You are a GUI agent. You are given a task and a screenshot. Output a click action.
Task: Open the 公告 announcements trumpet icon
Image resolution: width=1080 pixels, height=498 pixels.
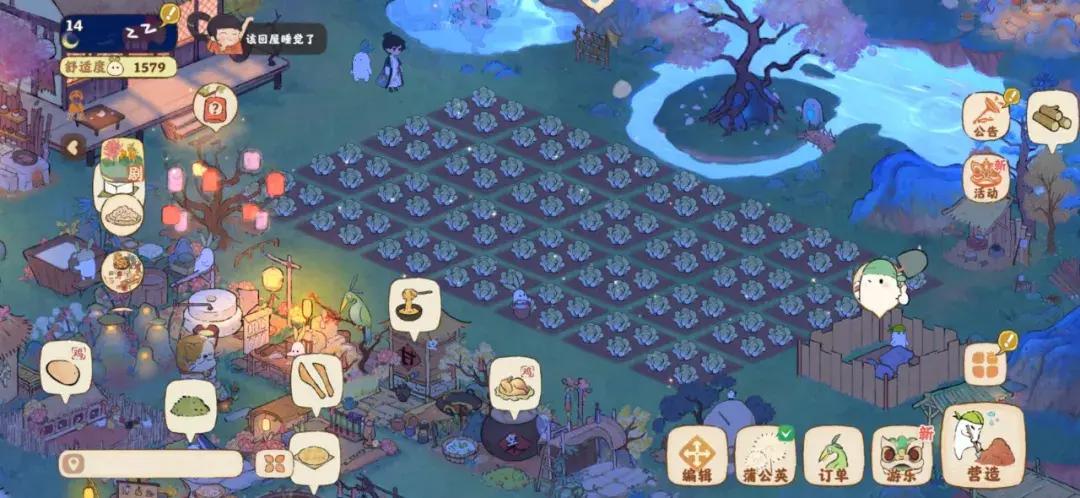[x=986, y=116]
